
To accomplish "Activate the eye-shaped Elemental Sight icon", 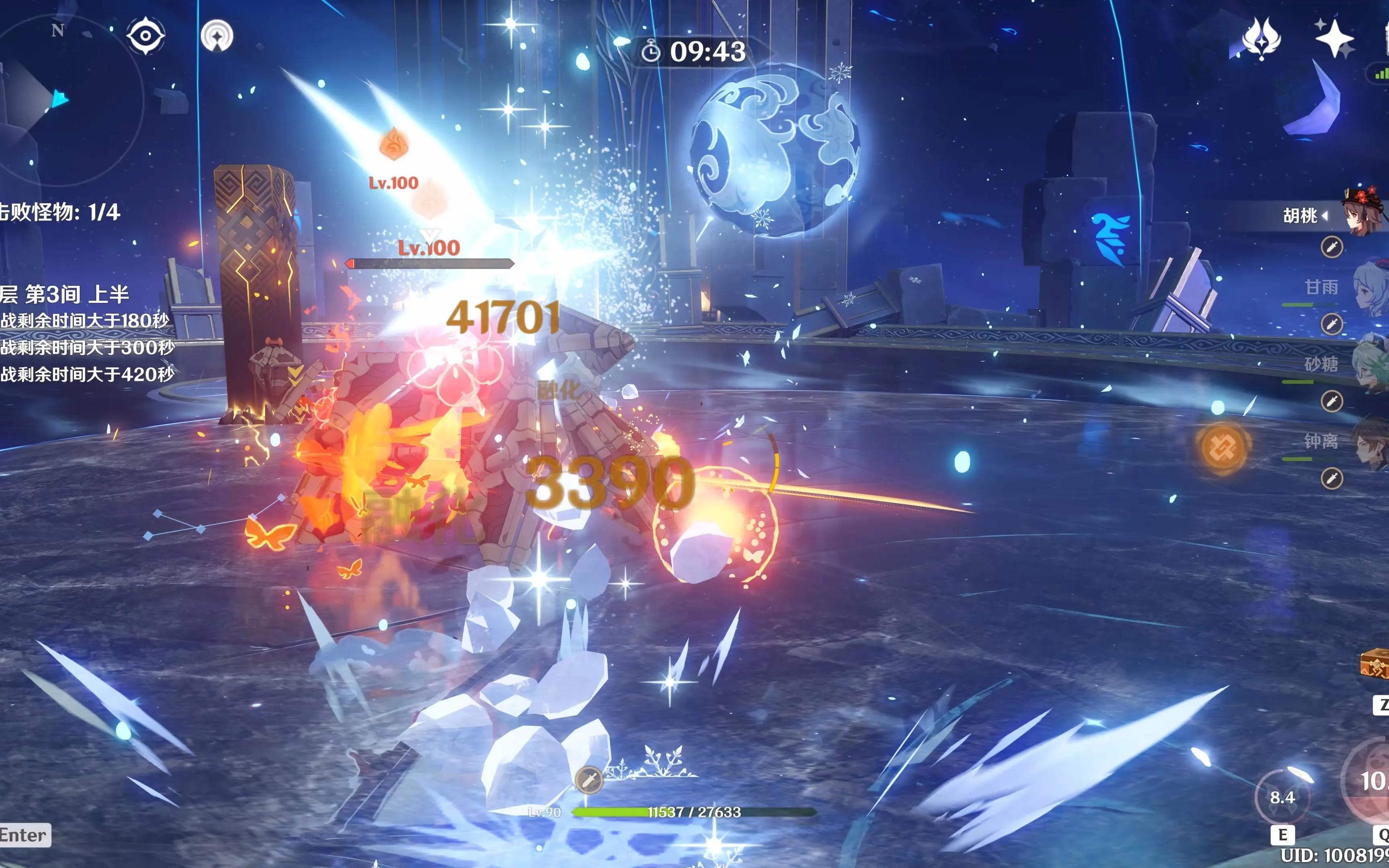I will coord(145,36).
